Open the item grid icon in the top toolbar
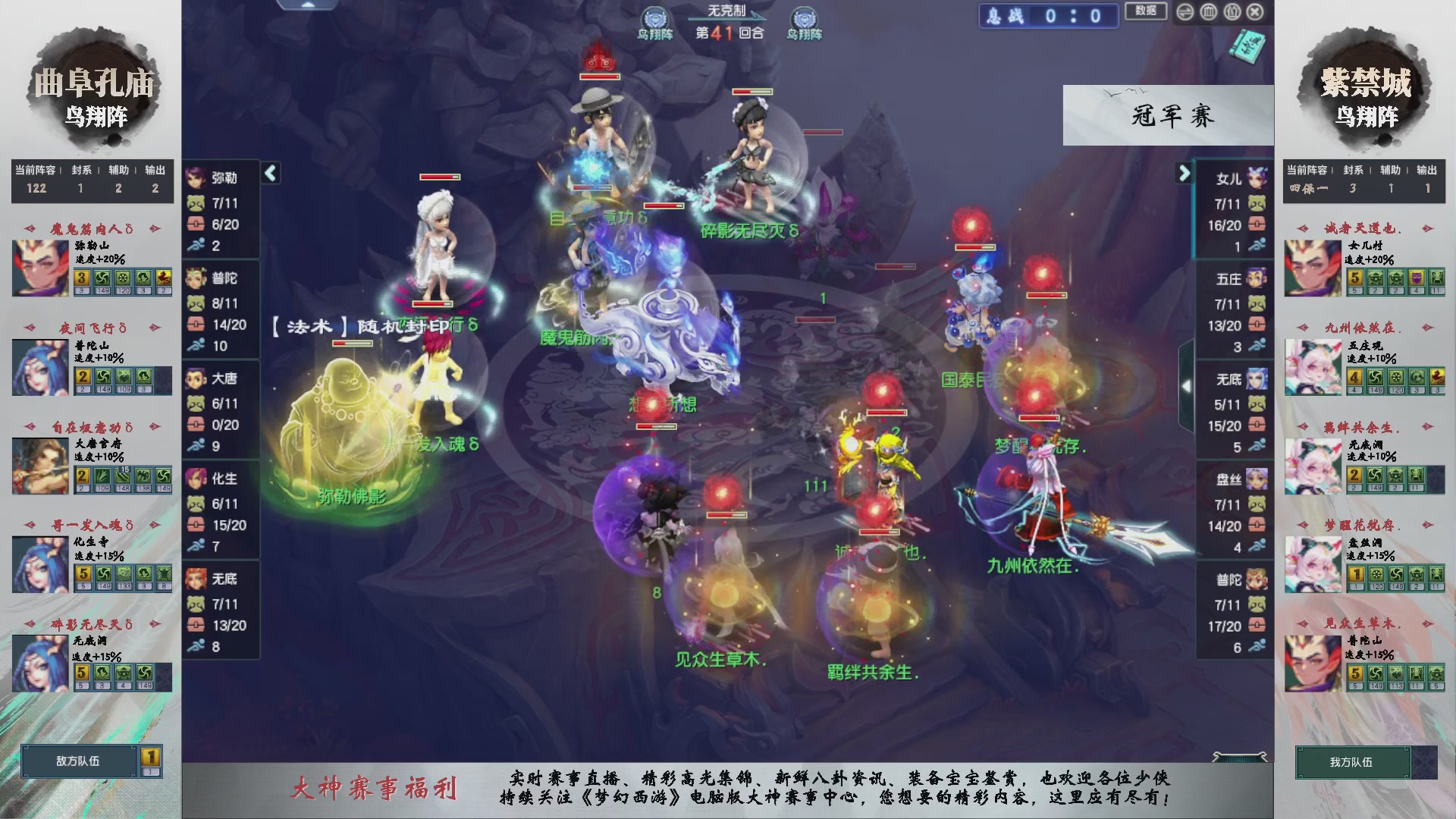1456x819 pixels. tap(1208, 11)
